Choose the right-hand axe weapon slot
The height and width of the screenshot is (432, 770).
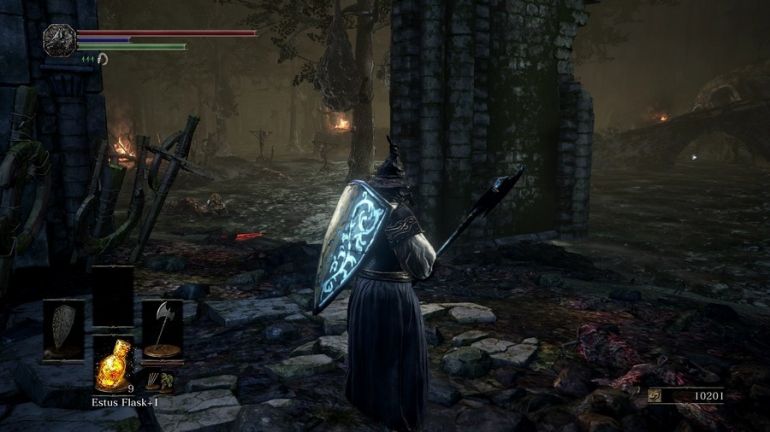point(161,329)
